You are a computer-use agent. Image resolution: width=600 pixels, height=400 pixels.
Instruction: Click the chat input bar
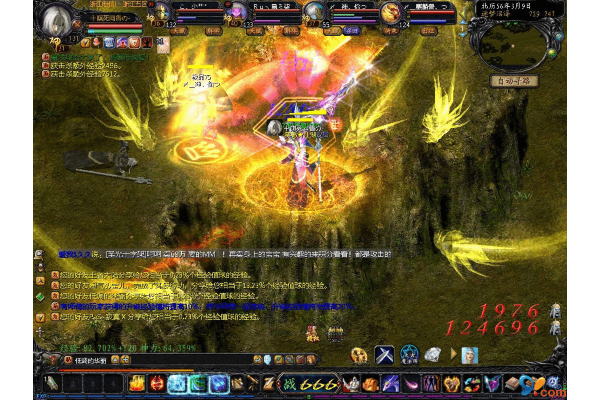(x=100, y=360)
